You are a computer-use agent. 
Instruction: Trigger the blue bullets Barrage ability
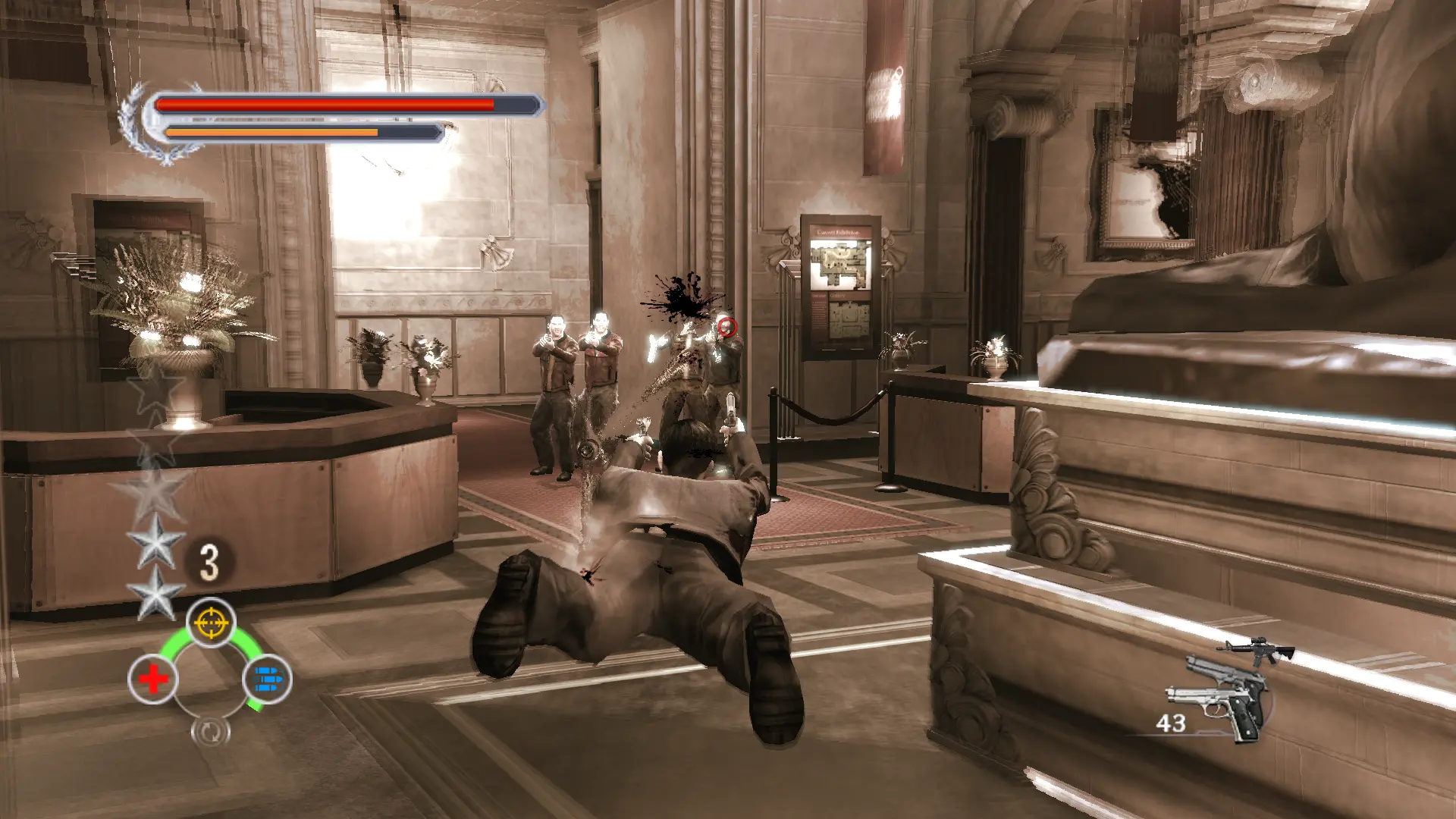pyautogui.click(x=267, y=679)
